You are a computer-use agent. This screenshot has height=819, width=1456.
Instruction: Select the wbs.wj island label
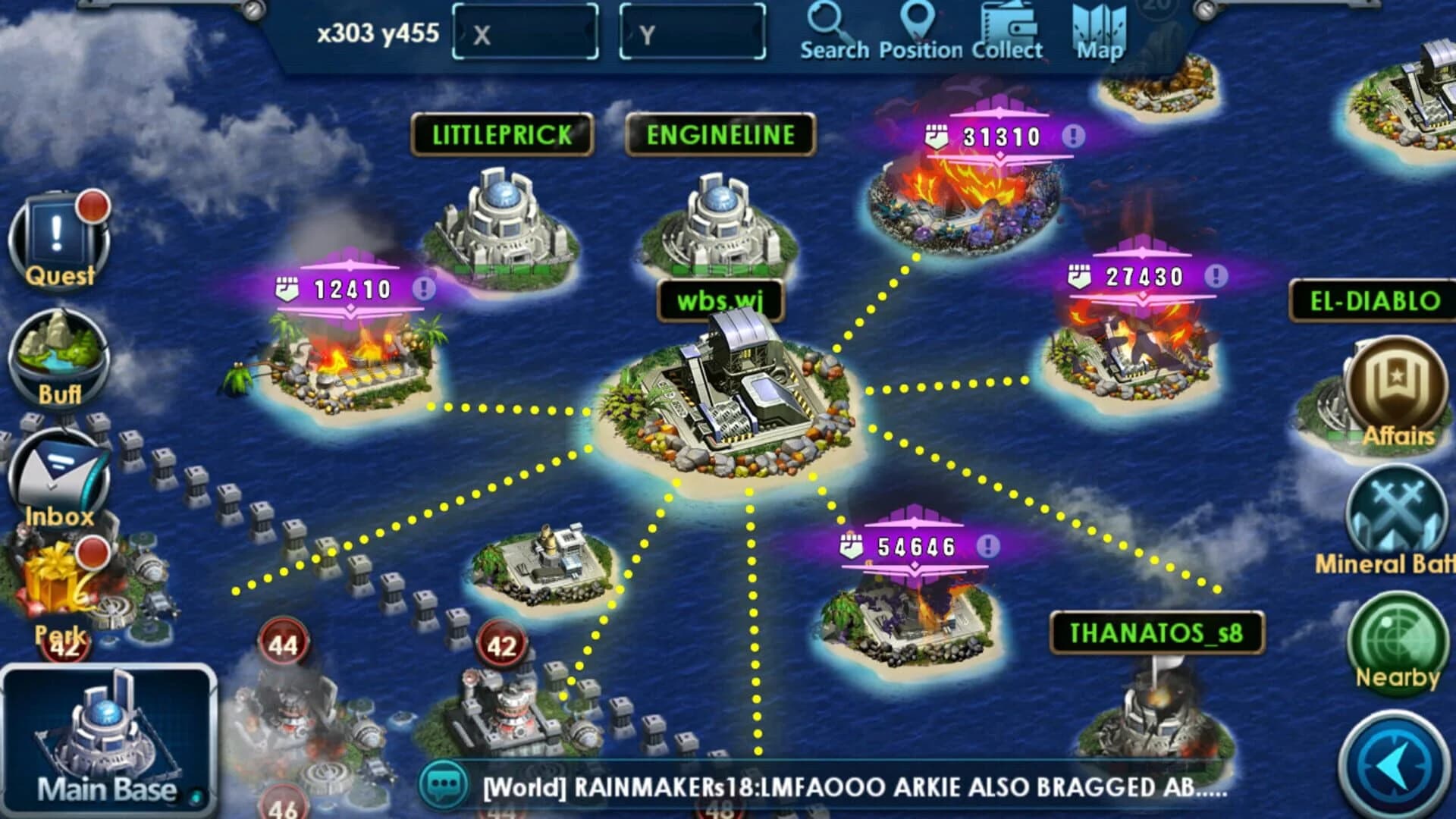720,300
